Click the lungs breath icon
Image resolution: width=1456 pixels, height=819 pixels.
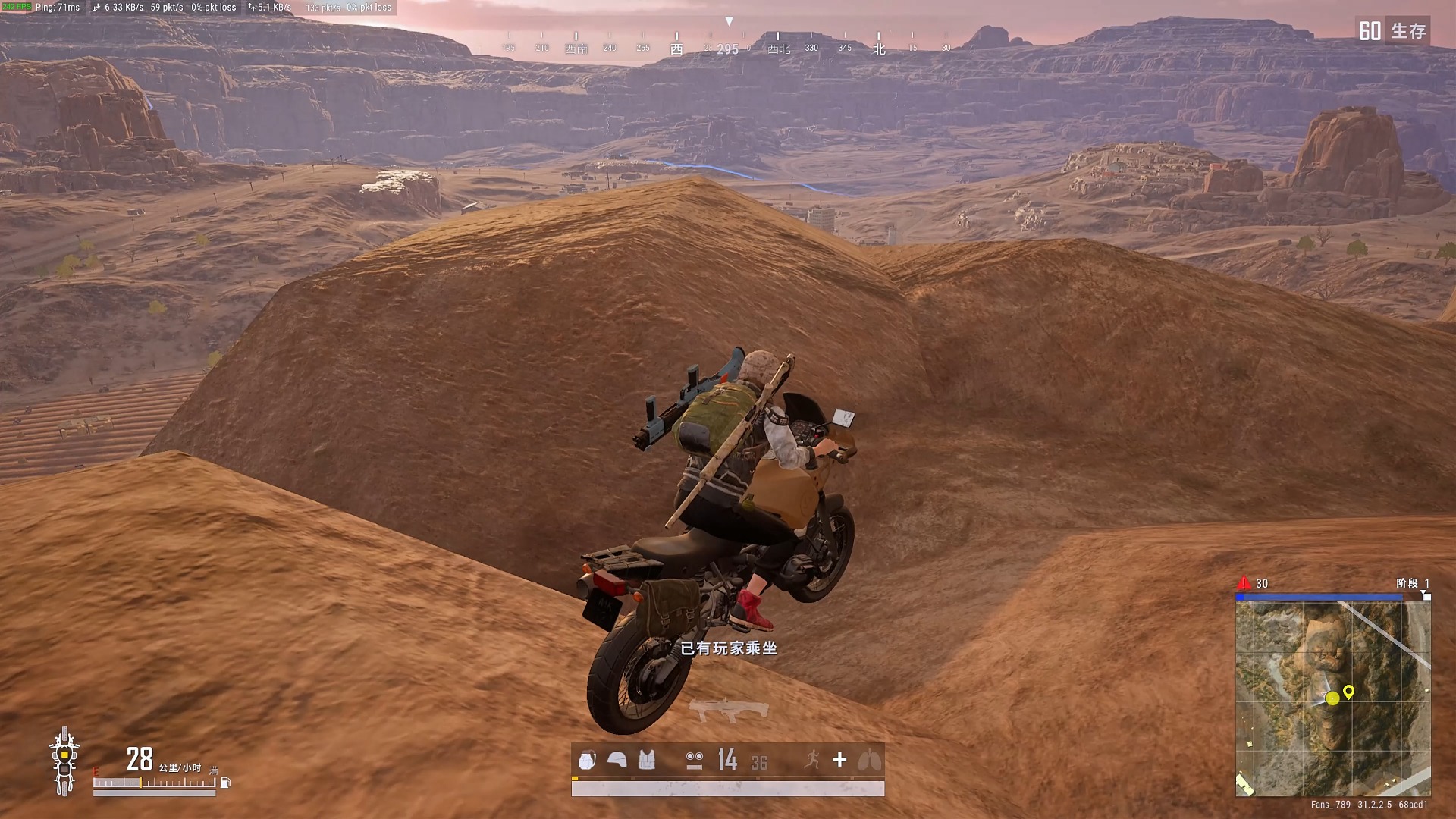(869, 760)
